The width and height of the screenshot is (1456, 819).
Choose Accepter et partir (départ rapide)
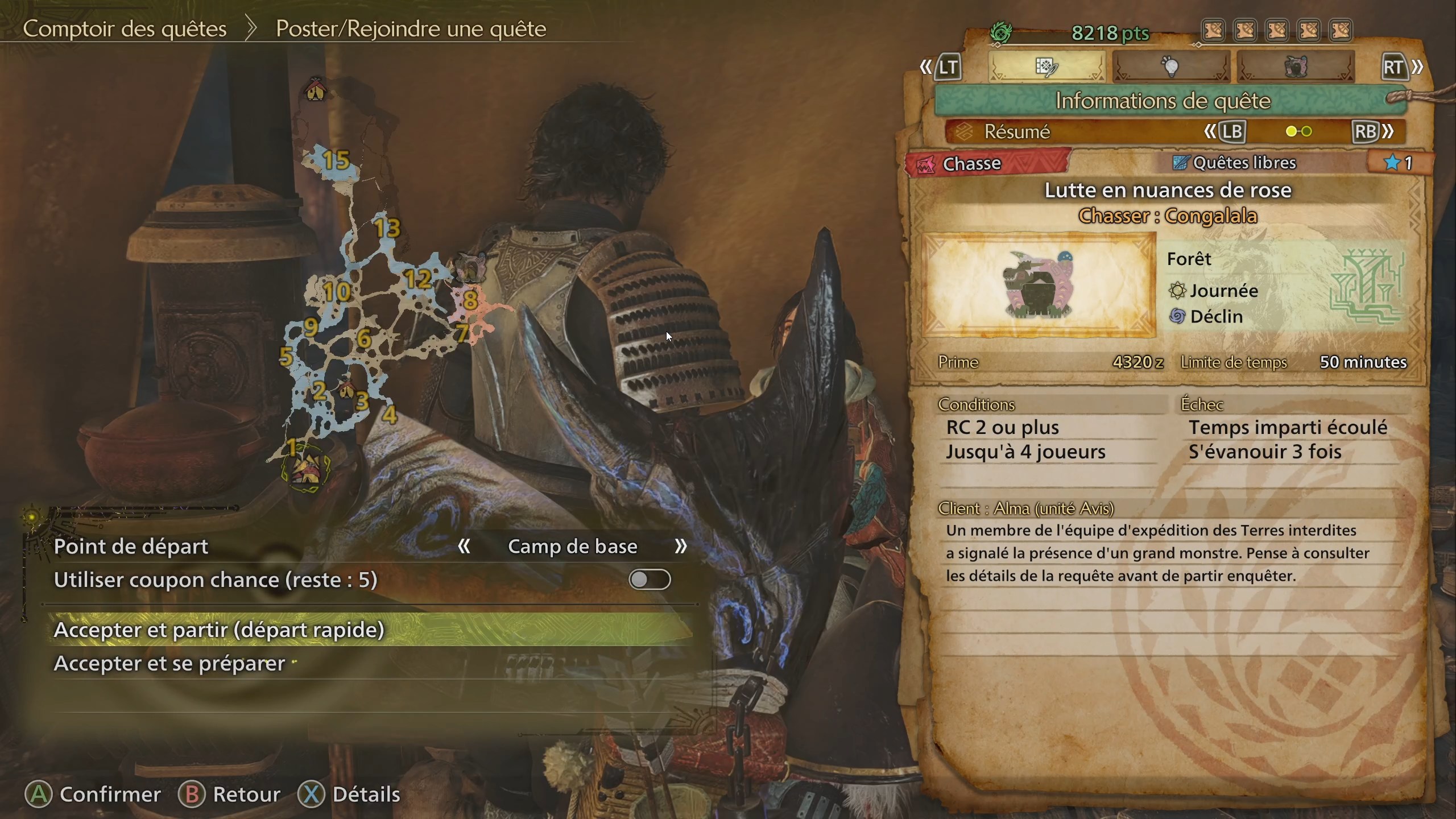click(x=219, y=630)
